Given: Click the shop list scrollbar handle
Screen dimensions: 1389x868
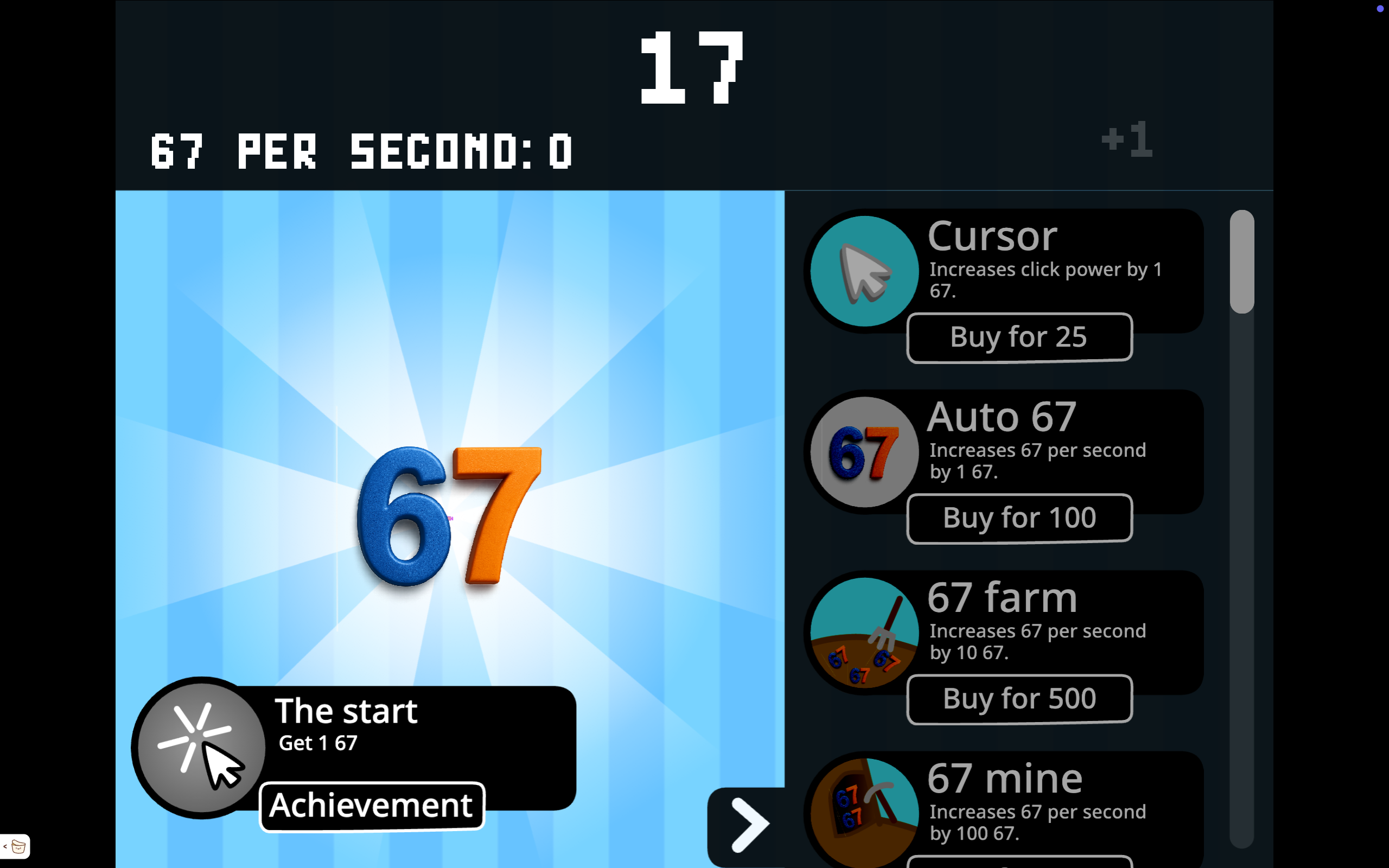Looking at the screenshot, I should click(1241, 263).
